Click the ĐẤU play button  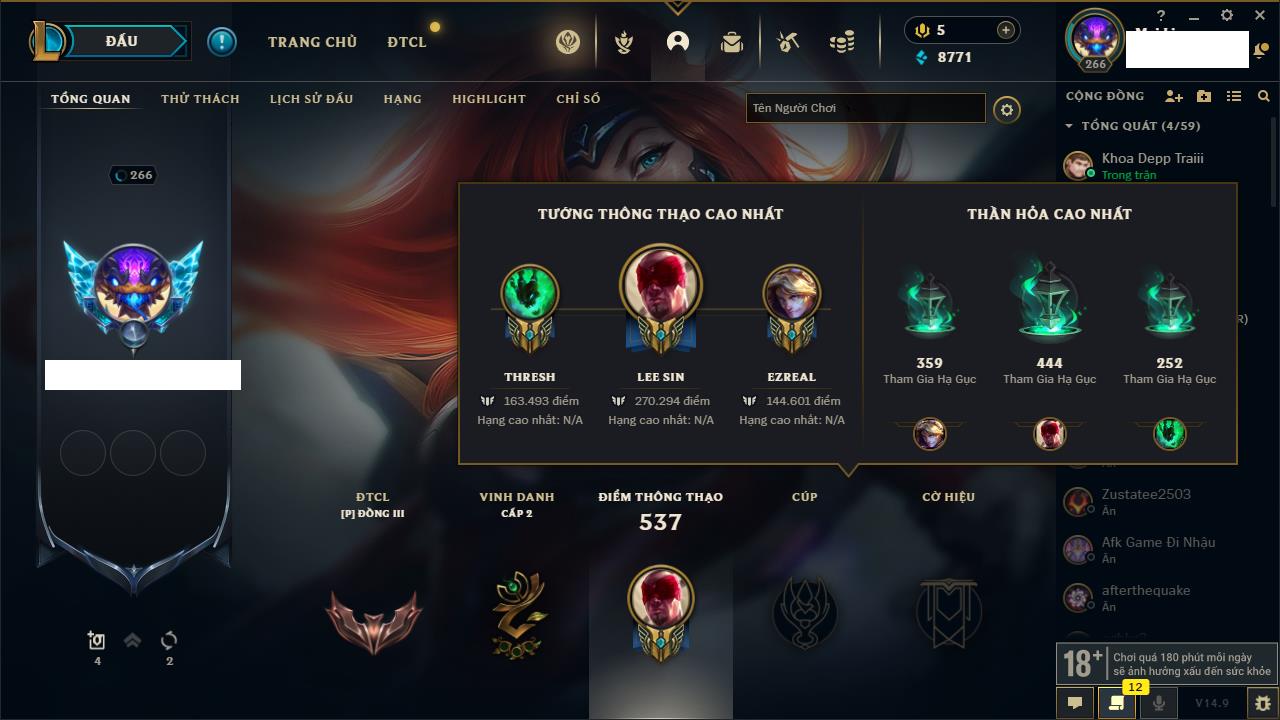point(122,41)
